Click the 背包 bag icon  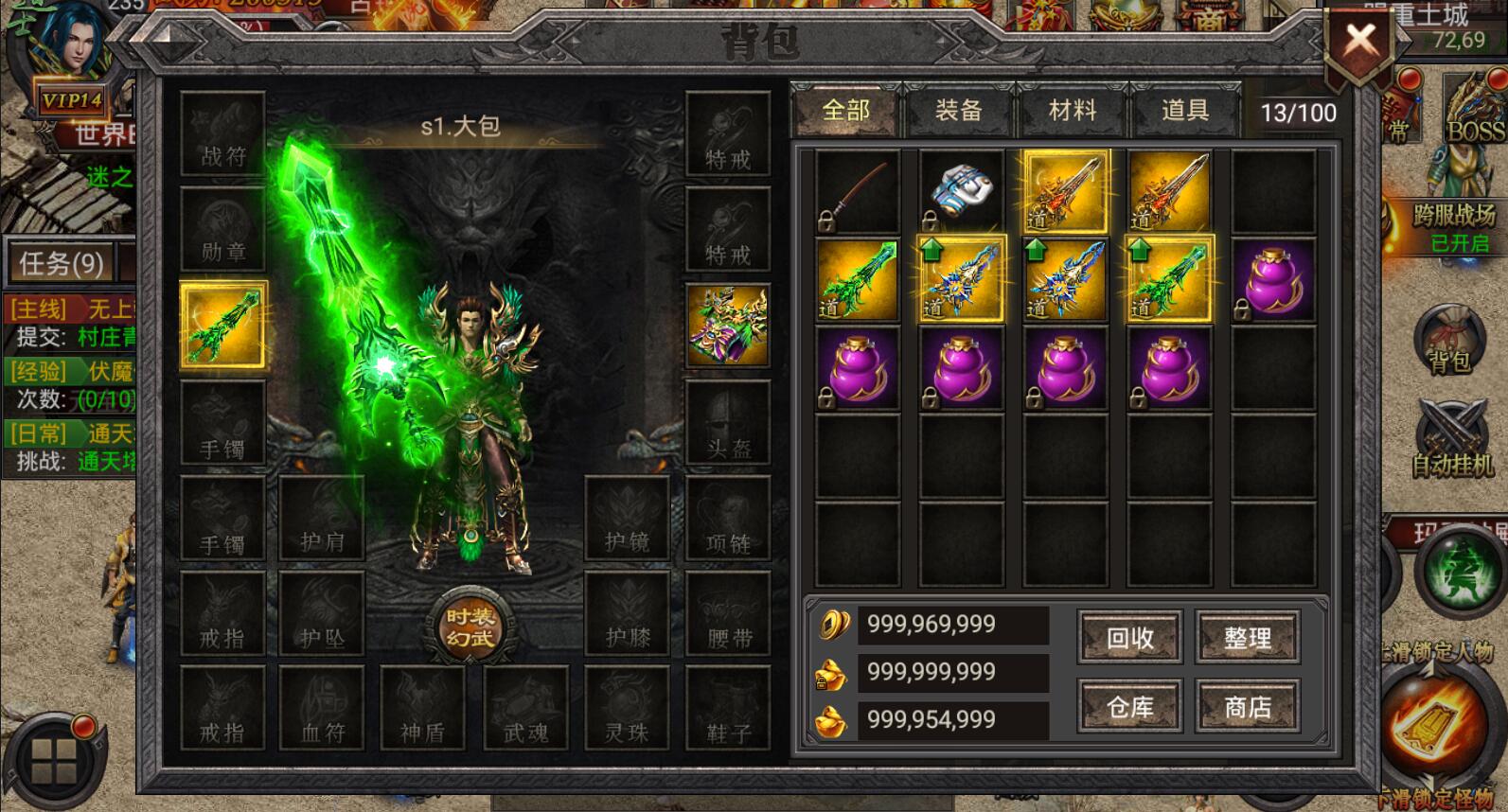click(x=1449, y=341)
